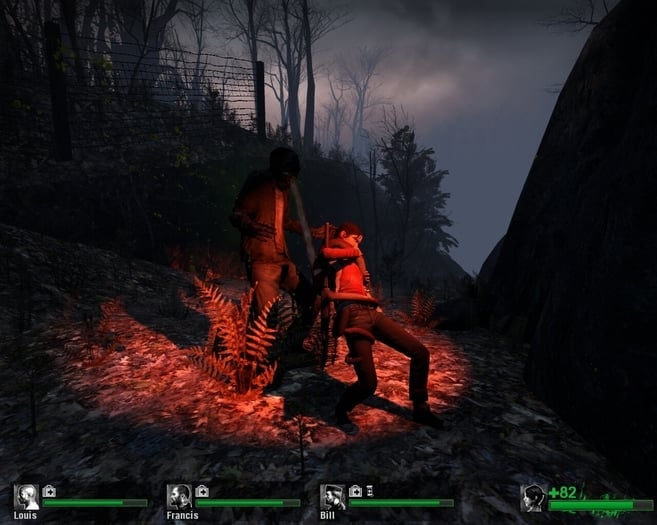Click the first aid kit icon beside Louis
This screenshot has height=525, width=657.
pyautogui.click(x=49, y=491)
